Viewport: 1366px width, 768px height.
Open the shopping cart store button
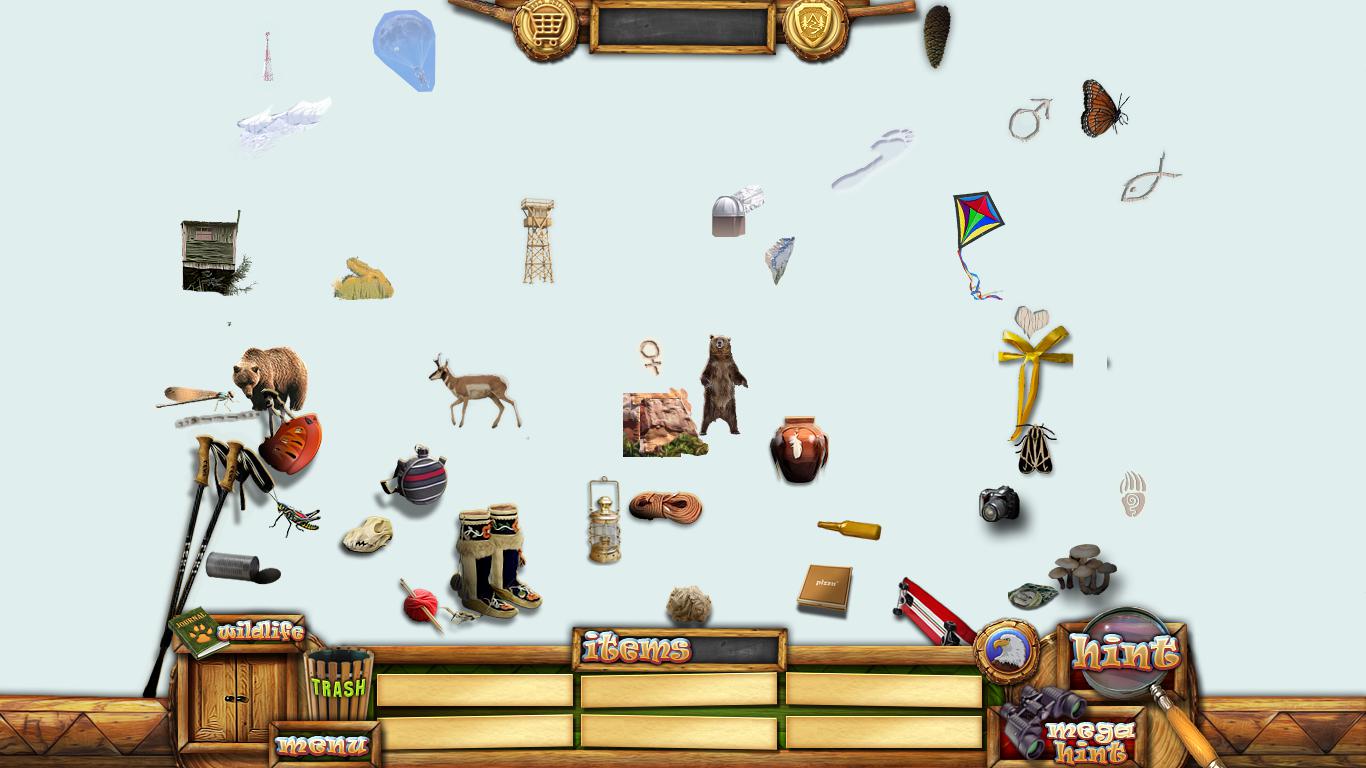tap(545, 27)
